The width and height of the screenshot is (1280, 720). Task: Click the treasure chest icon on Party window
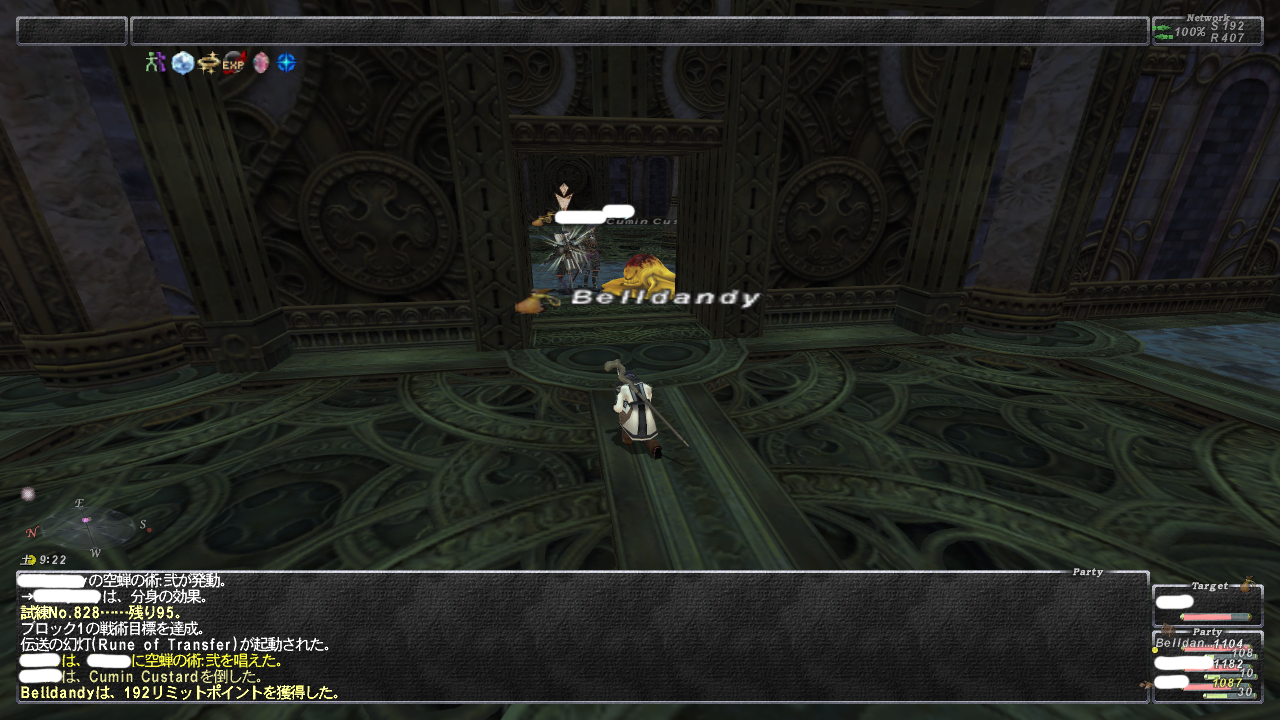coord(1166,629)
